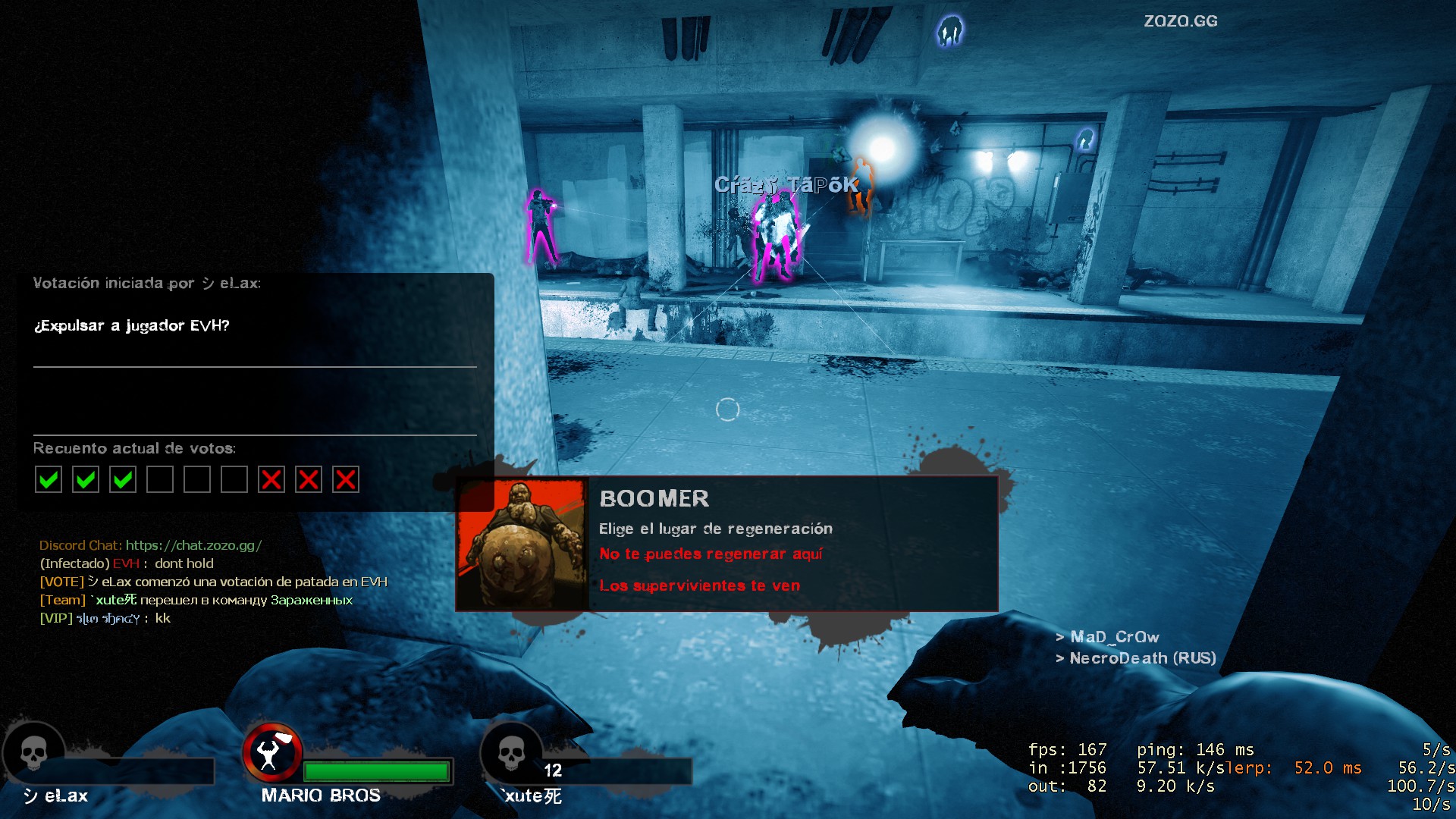The width and height of the screenshot is (1456, 819).
Task: Select eLax's skull teammate icon
Action: (x=33, y=753)
